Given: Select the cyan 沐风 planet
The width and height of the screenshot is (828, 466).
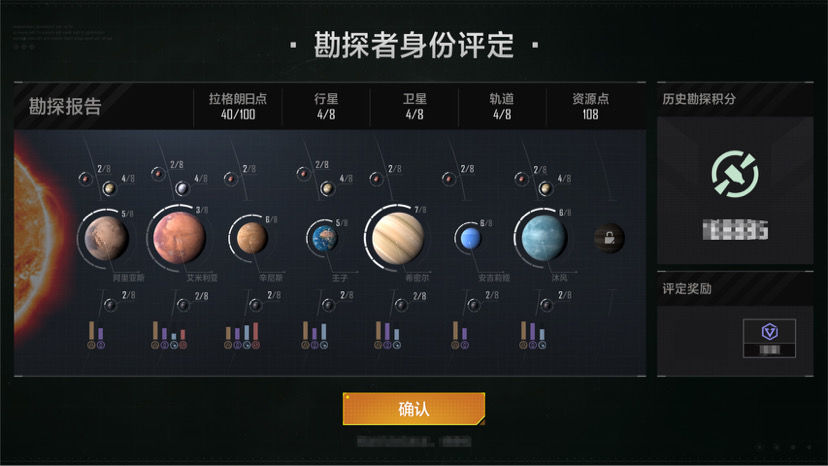Looking at the screenshot, I should [543, 237].
